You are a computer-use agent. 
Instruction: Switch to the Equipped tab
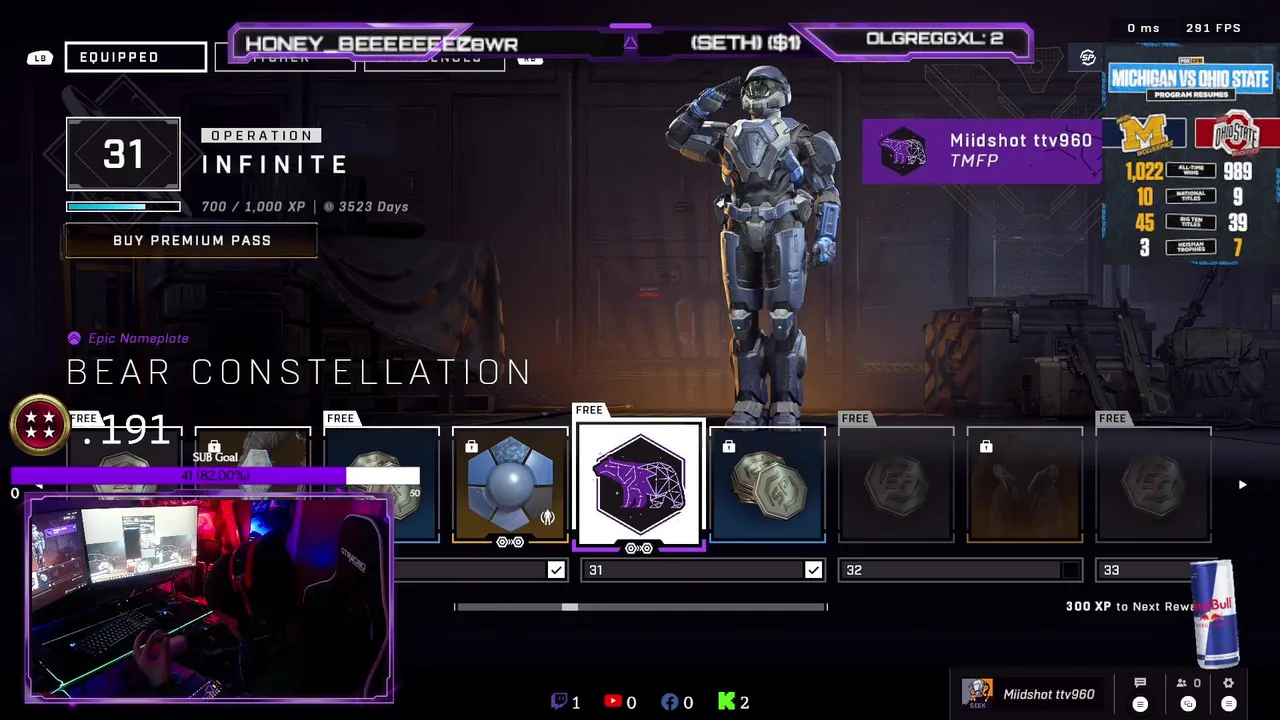tap(136, 57)
